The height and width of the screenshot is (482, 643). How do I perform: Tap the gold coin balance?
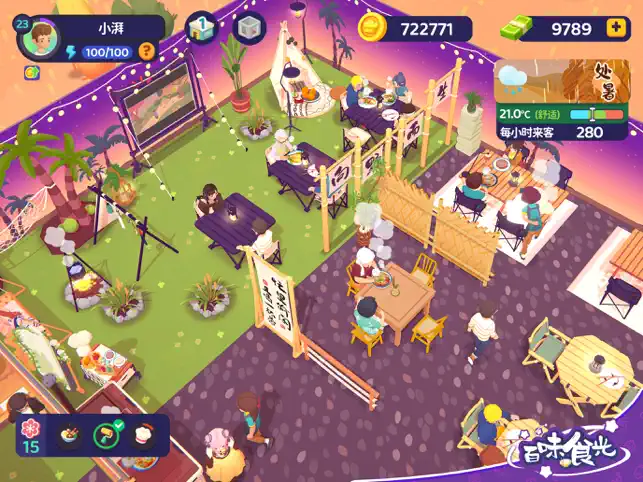pyautogui.click(x=416, y=29)
